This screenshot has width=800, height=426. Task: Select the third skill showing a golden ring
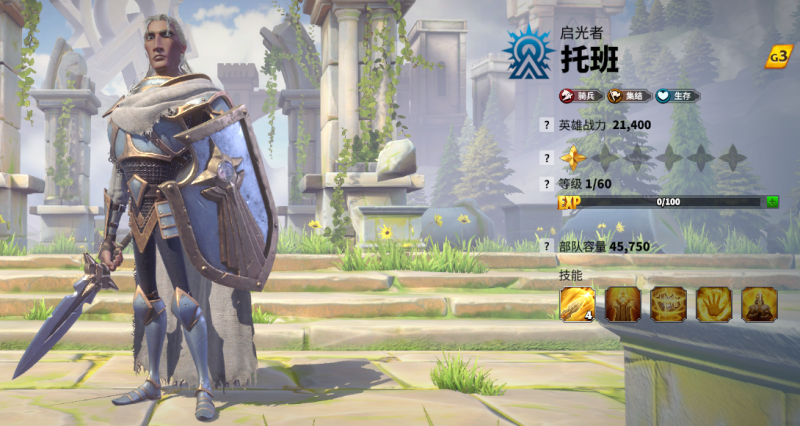669,304
